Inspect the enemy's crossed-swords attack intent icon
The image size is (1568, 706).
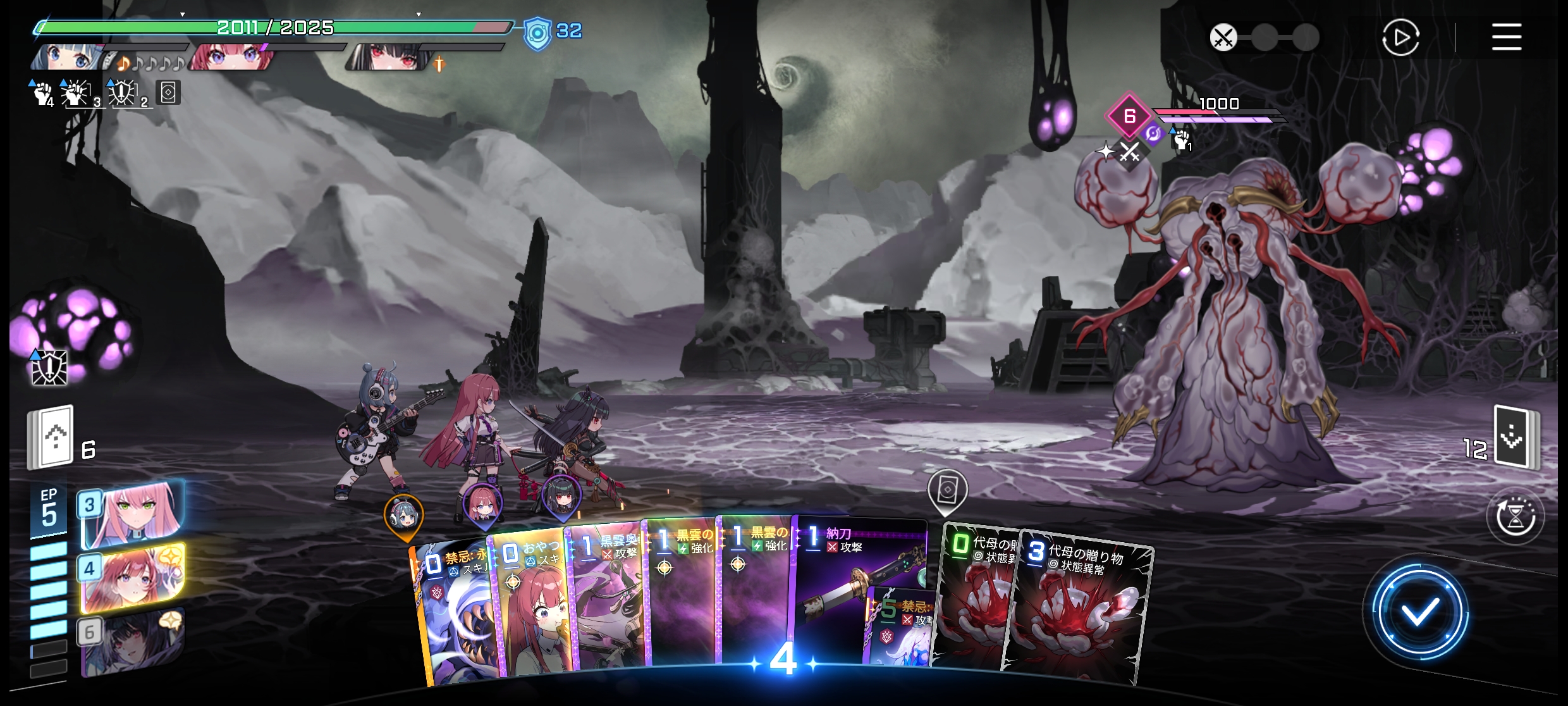point(1129,152)
